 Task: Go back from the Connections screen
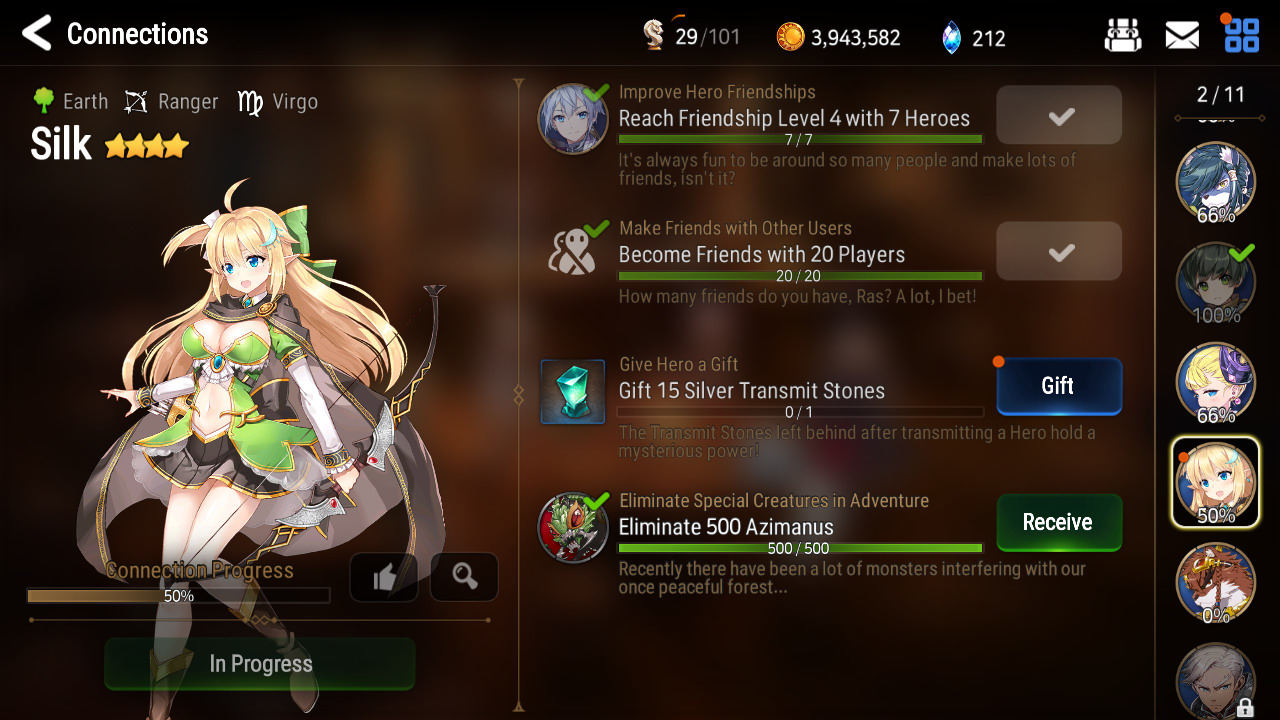[x=37, y=34]
